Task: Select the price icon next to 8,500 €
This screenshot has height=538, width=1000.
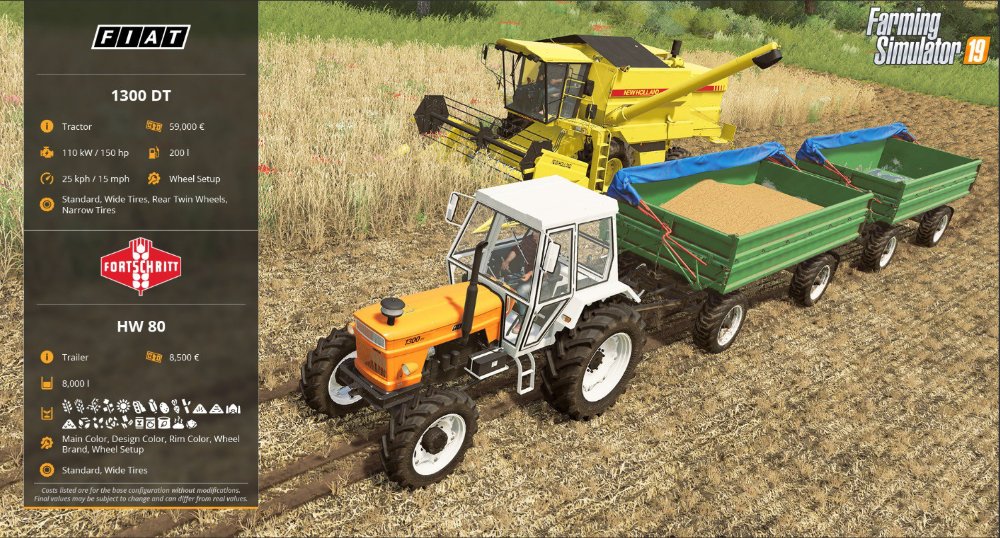Action: (x=154, y=357)
